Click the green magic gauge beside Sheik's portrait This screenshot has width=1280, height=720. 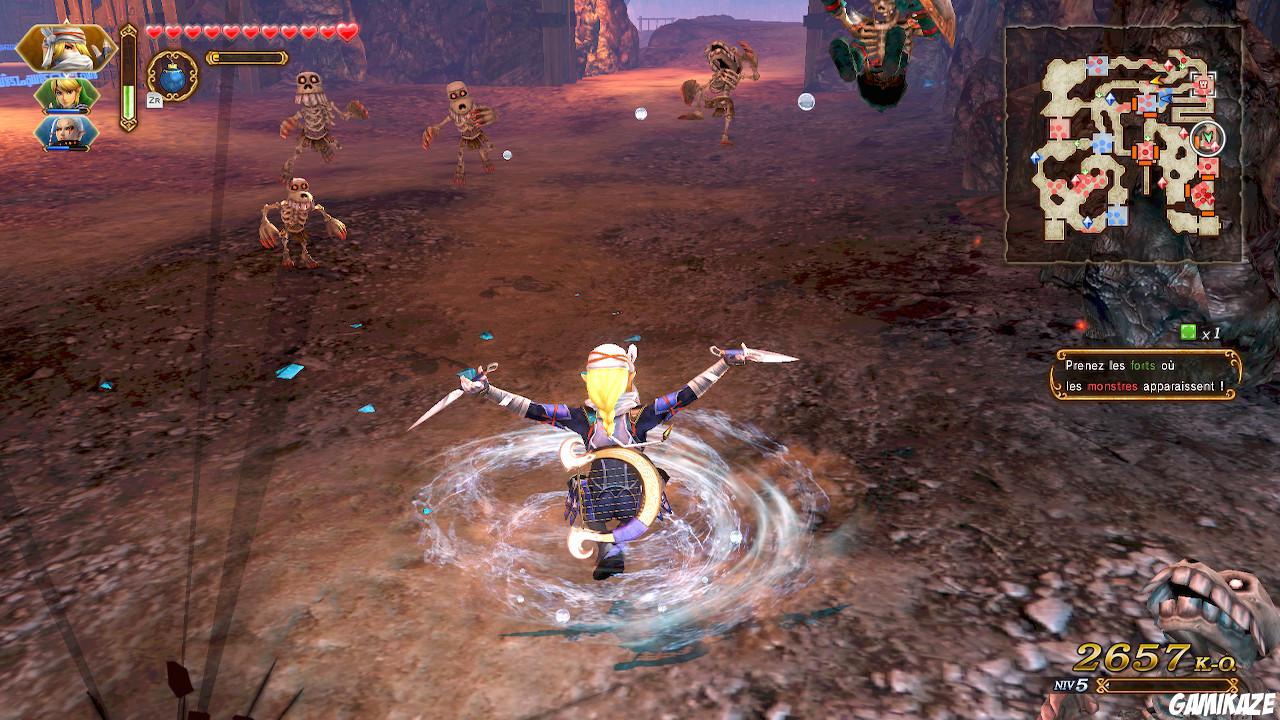(128, 95)
